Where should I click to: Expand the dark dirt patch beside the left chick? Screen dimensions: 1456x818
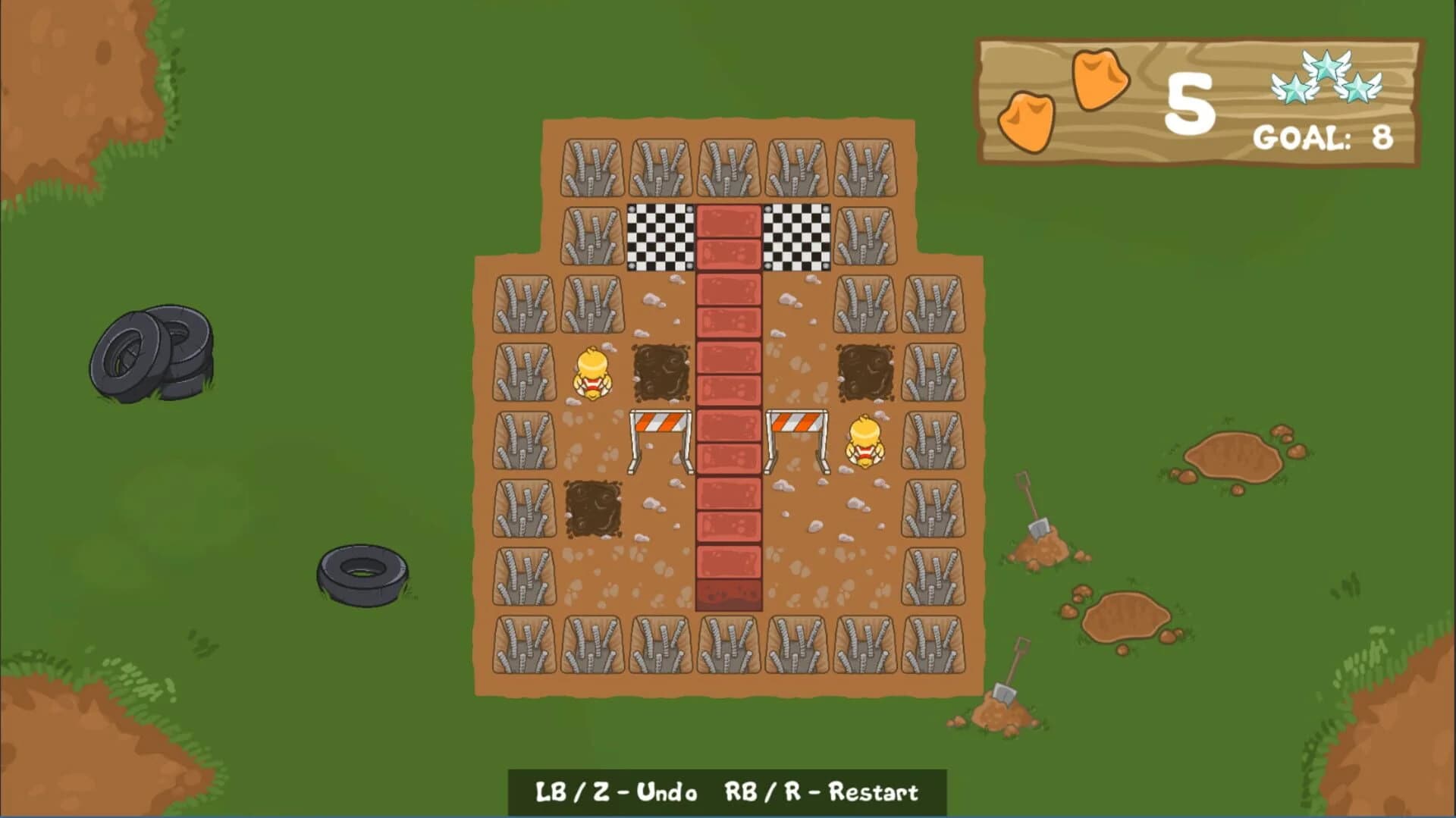click(x=661, y=373)
